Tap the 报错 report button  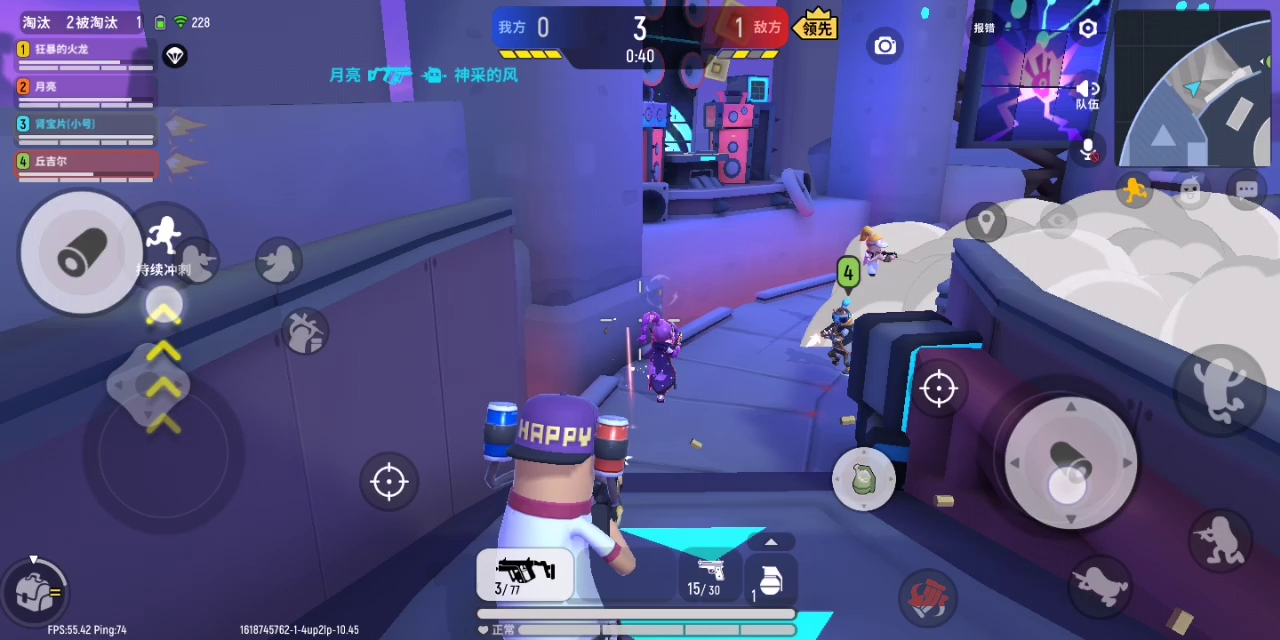pyautogui.click(x=984, y=28)
